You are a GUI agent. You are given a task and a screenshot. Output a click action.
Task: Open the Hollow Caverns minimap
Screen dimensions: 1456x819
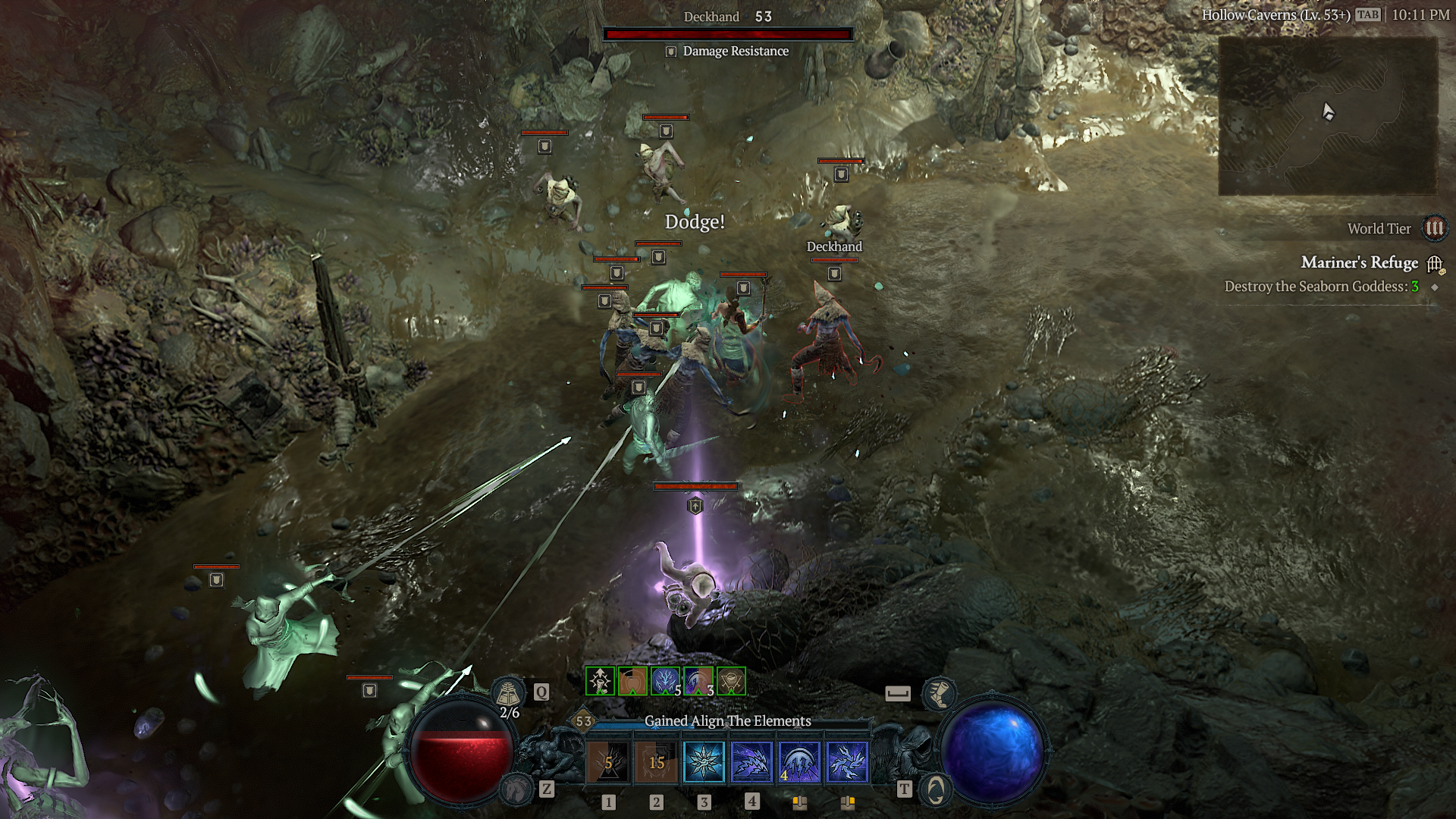click(x=1327, y=115)
